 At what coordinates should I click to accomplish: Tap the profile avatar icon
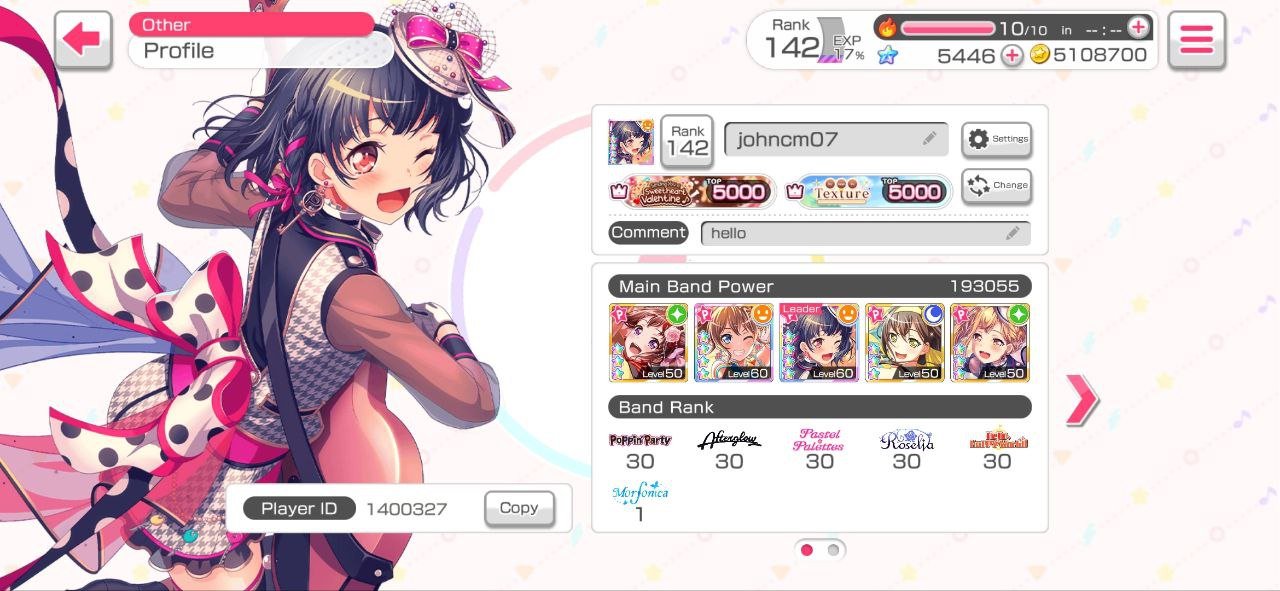(631, 142)
